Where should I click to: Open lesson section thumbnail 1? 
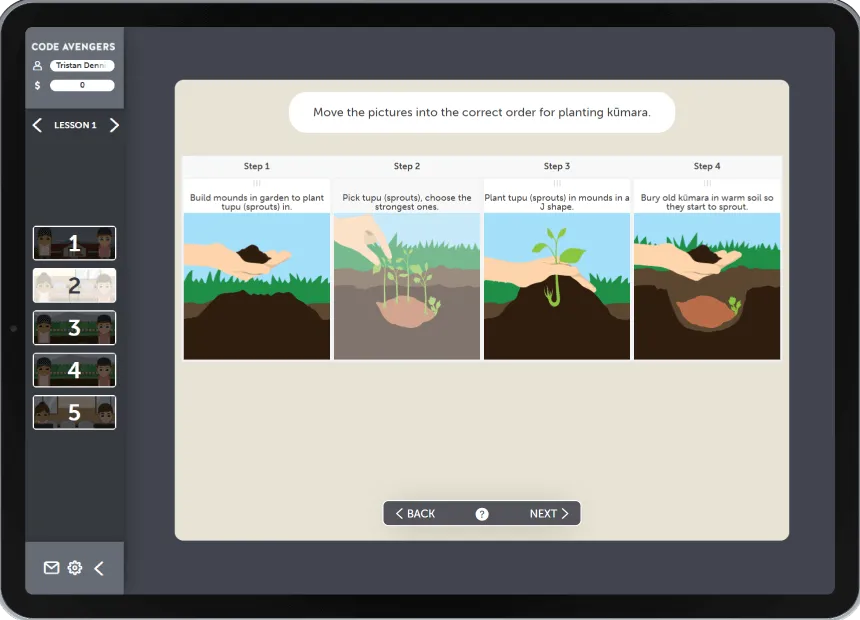74,243
